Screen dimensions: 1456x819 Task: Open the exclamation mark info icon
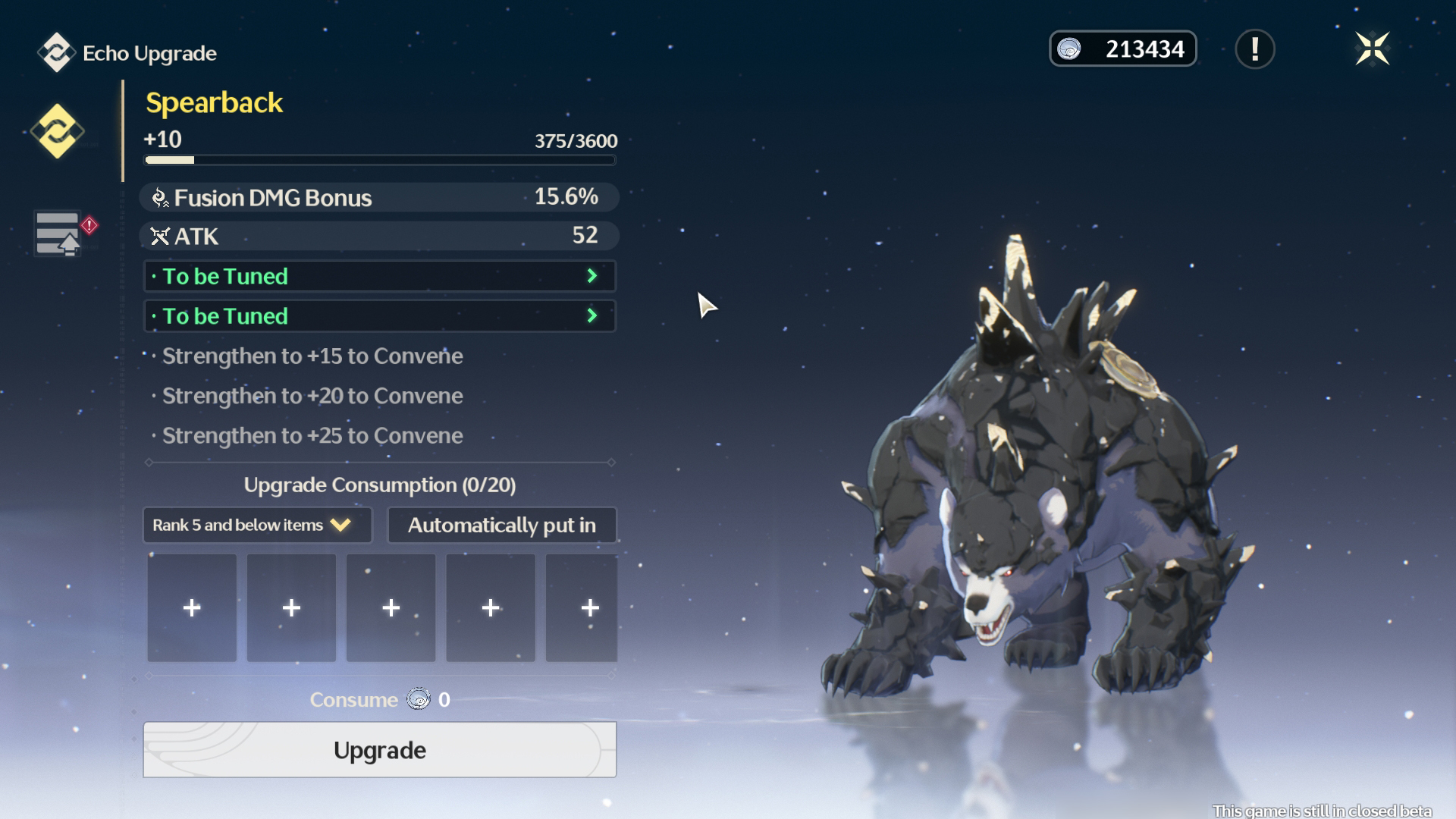pyautogui.click(x=1254, y=49)
